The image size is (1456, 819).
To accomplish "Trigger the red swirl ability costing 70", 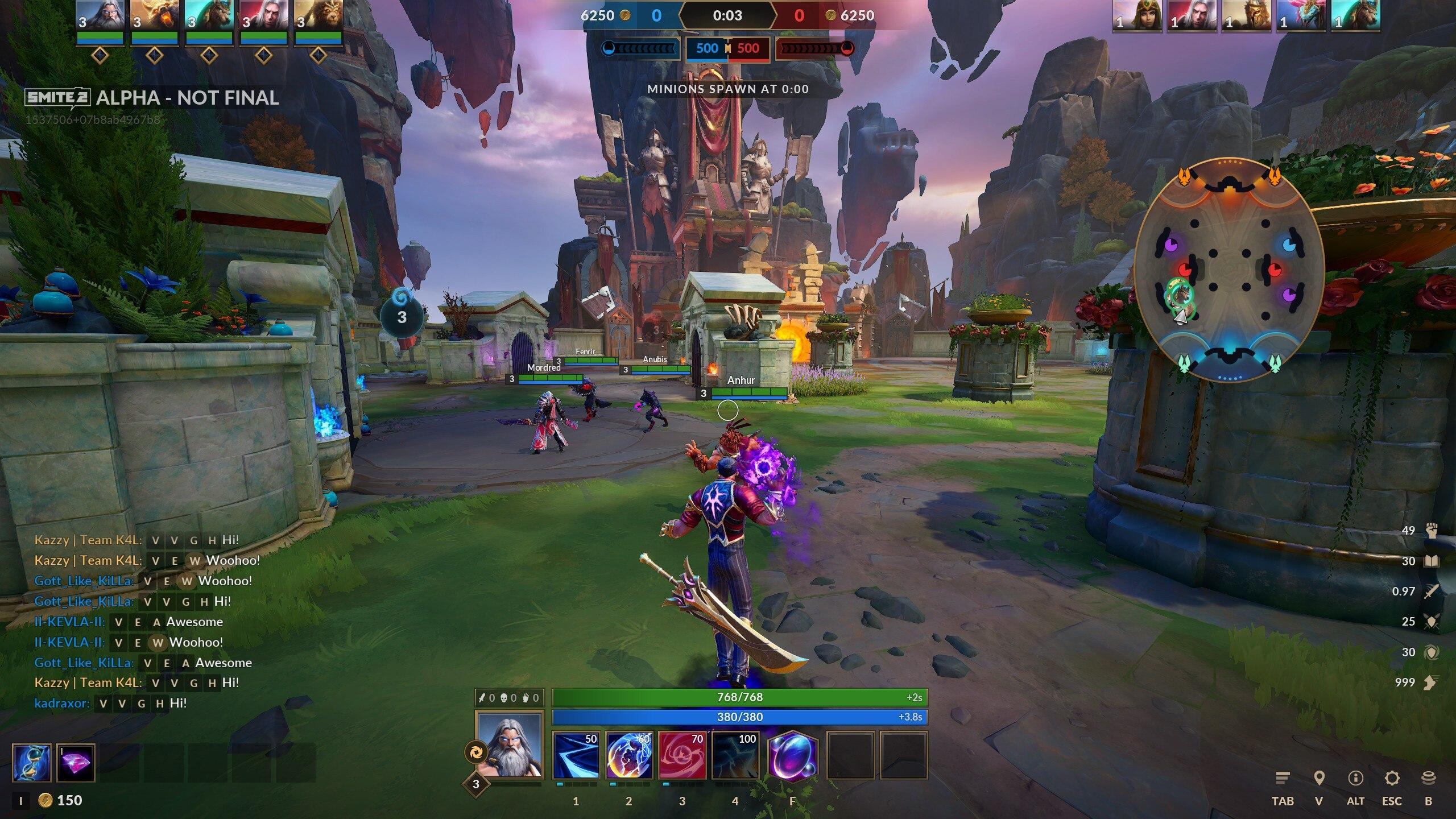I will pos(682,755).
